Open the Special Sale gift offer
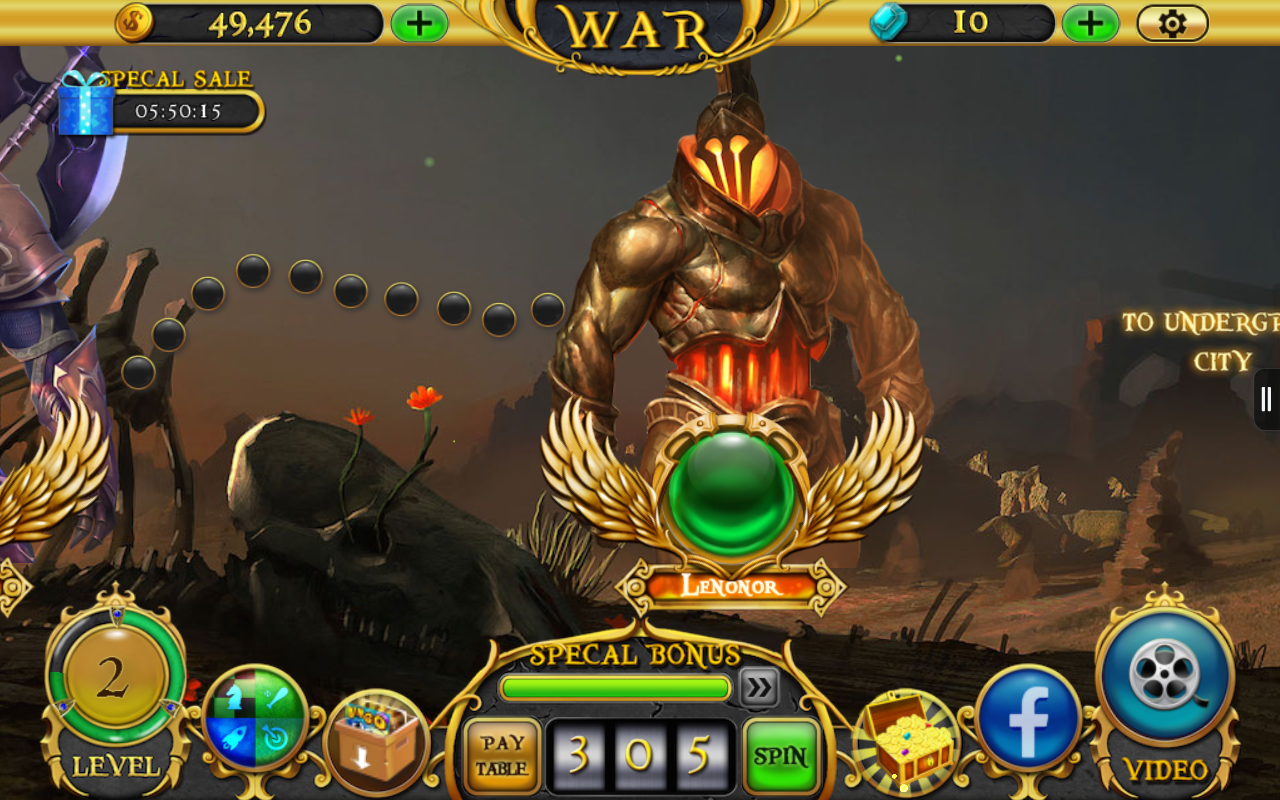Image resolution: width=1280 pixels, height=800 pixels. pos(86,105)
